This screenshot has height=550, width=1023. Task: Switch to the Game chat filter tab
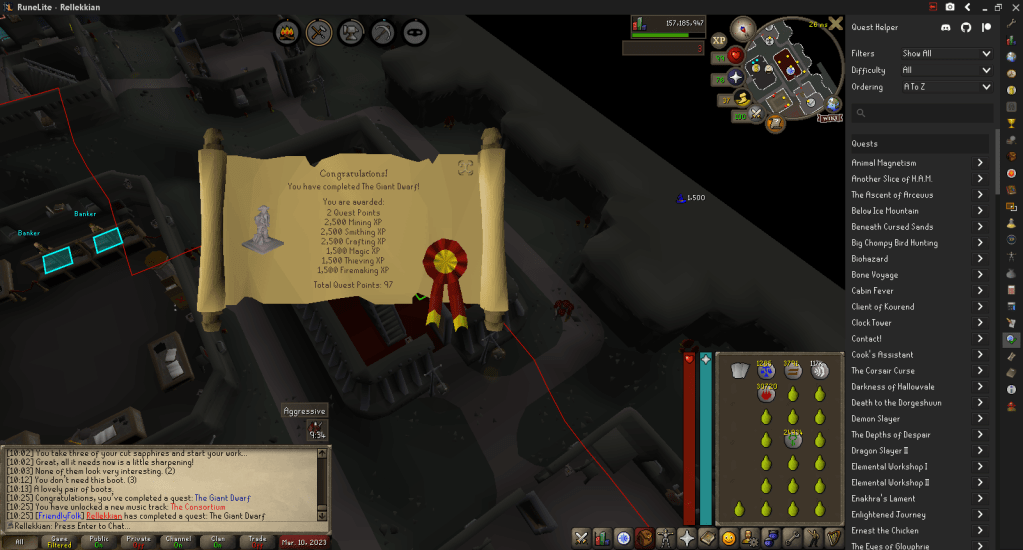coord(59,541)
